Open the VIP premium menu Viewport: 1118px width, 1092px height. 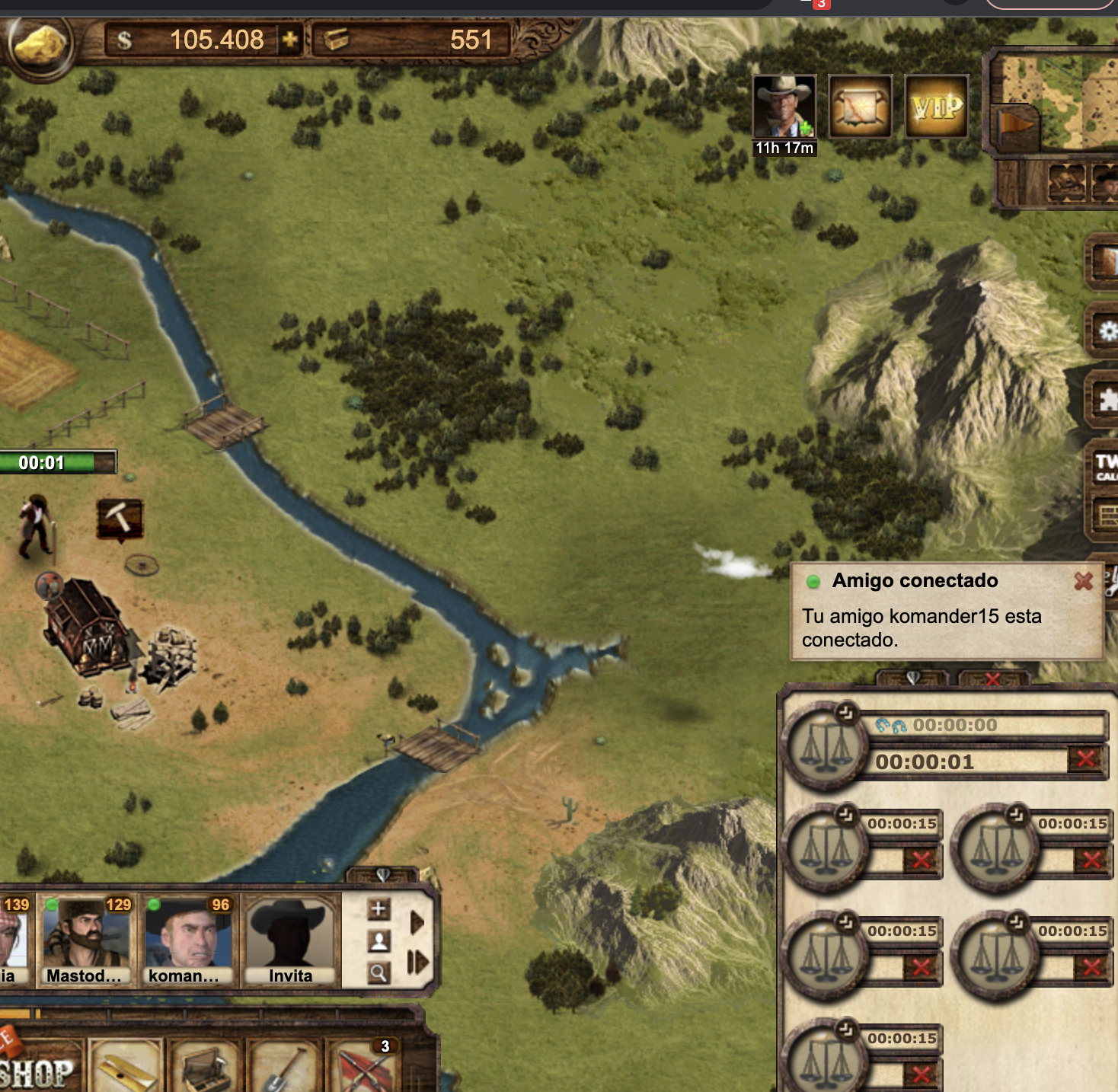[x=937, y=107]
